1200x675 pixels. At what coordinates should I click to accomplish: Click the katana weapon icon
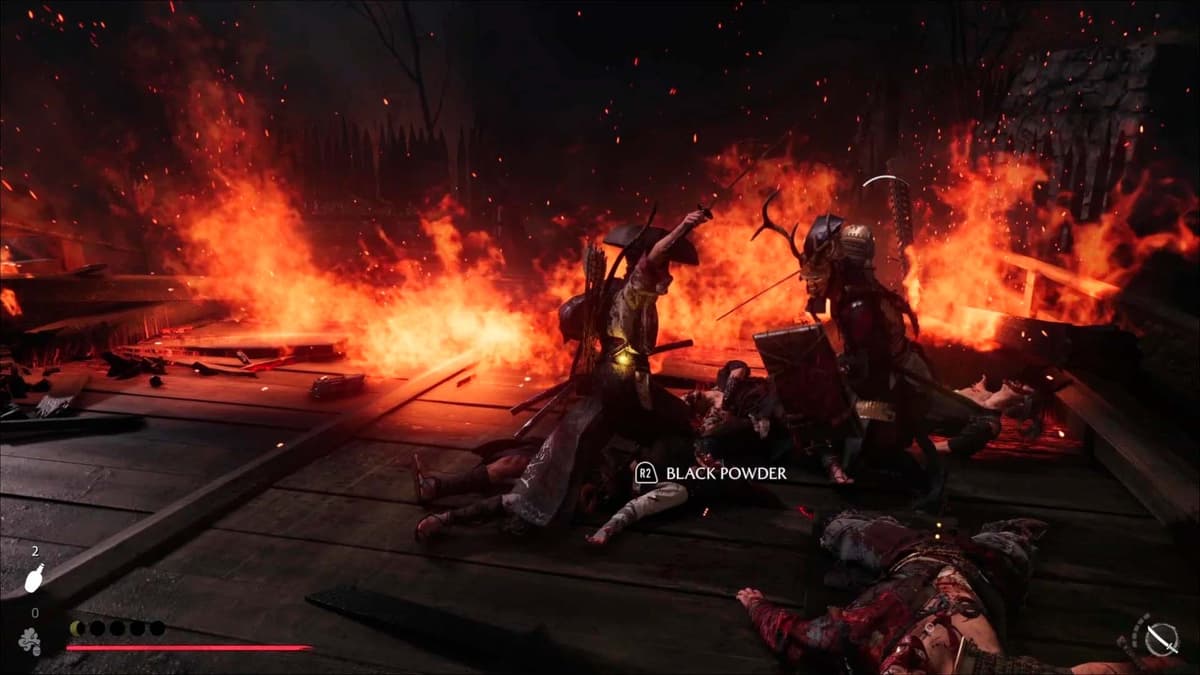point(1160,639)
